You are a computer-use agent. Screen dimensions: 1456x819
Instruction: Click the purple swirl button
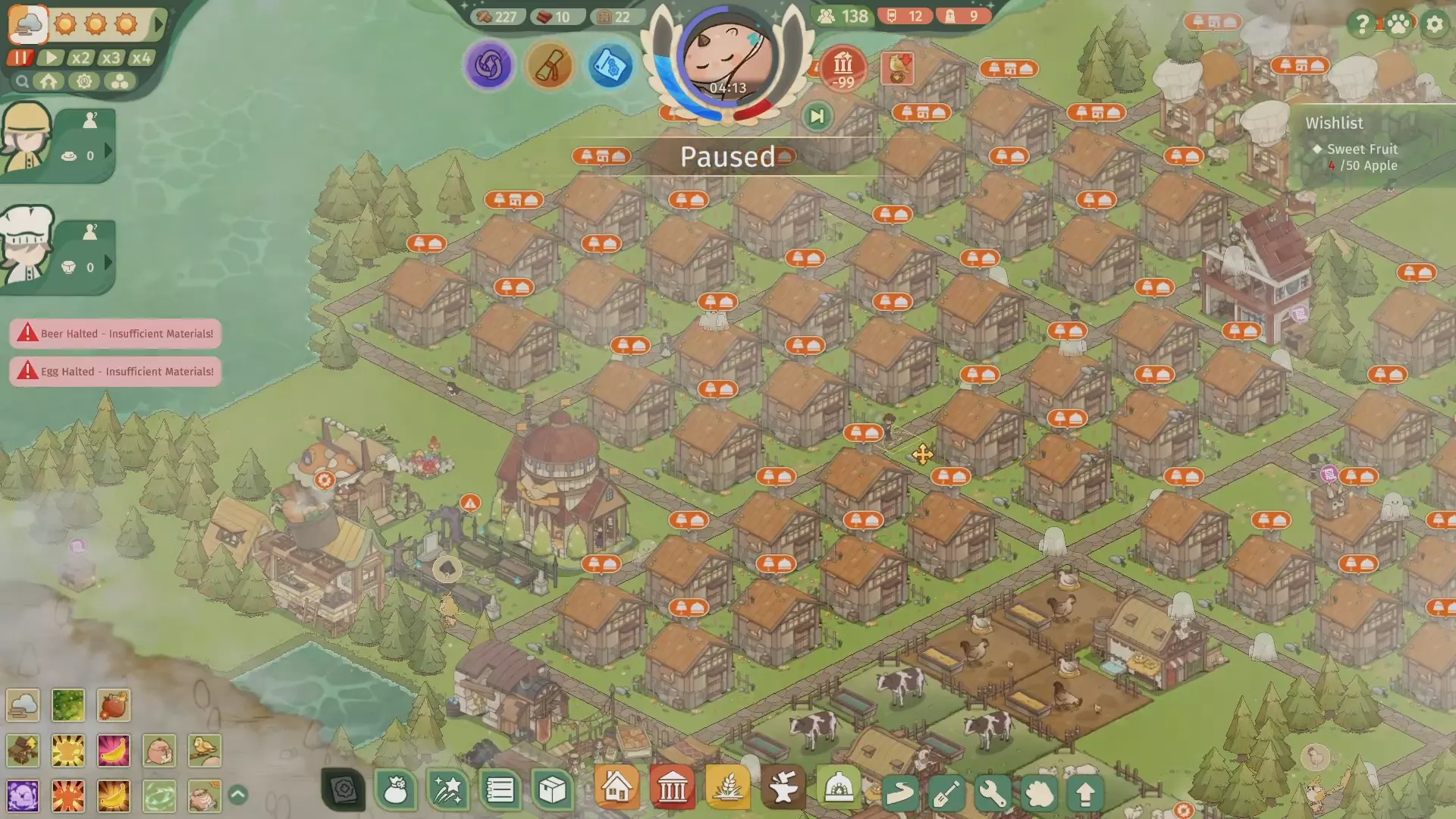(x=489, y=65)
